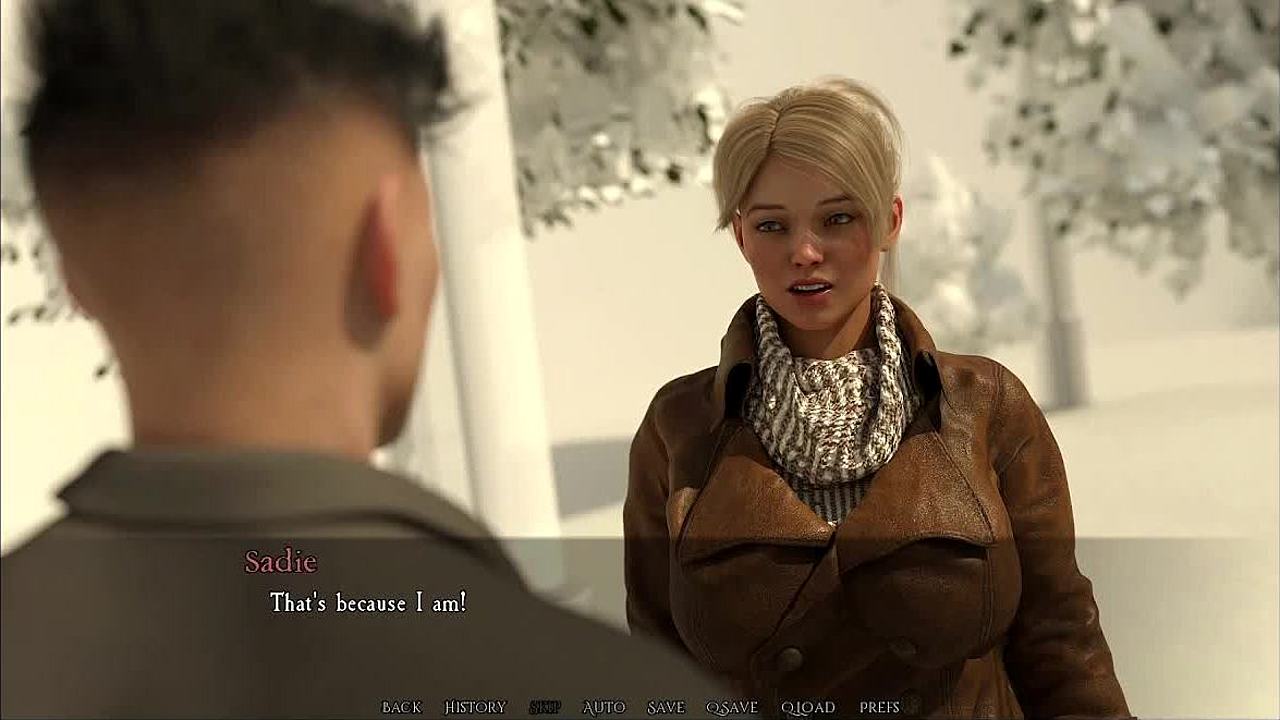Go back using the Back button
This screenshot has width=1280, height=720.
tap(401, 707)
